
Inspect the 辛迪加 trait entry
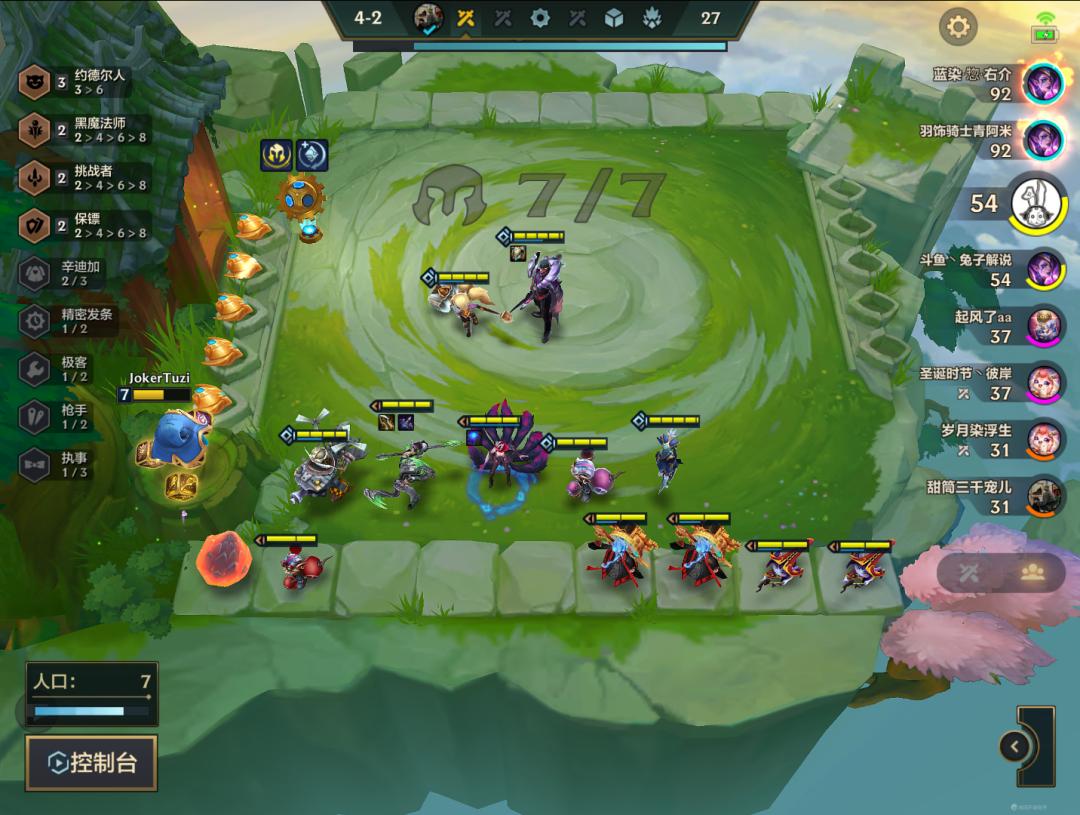point(70,273)
